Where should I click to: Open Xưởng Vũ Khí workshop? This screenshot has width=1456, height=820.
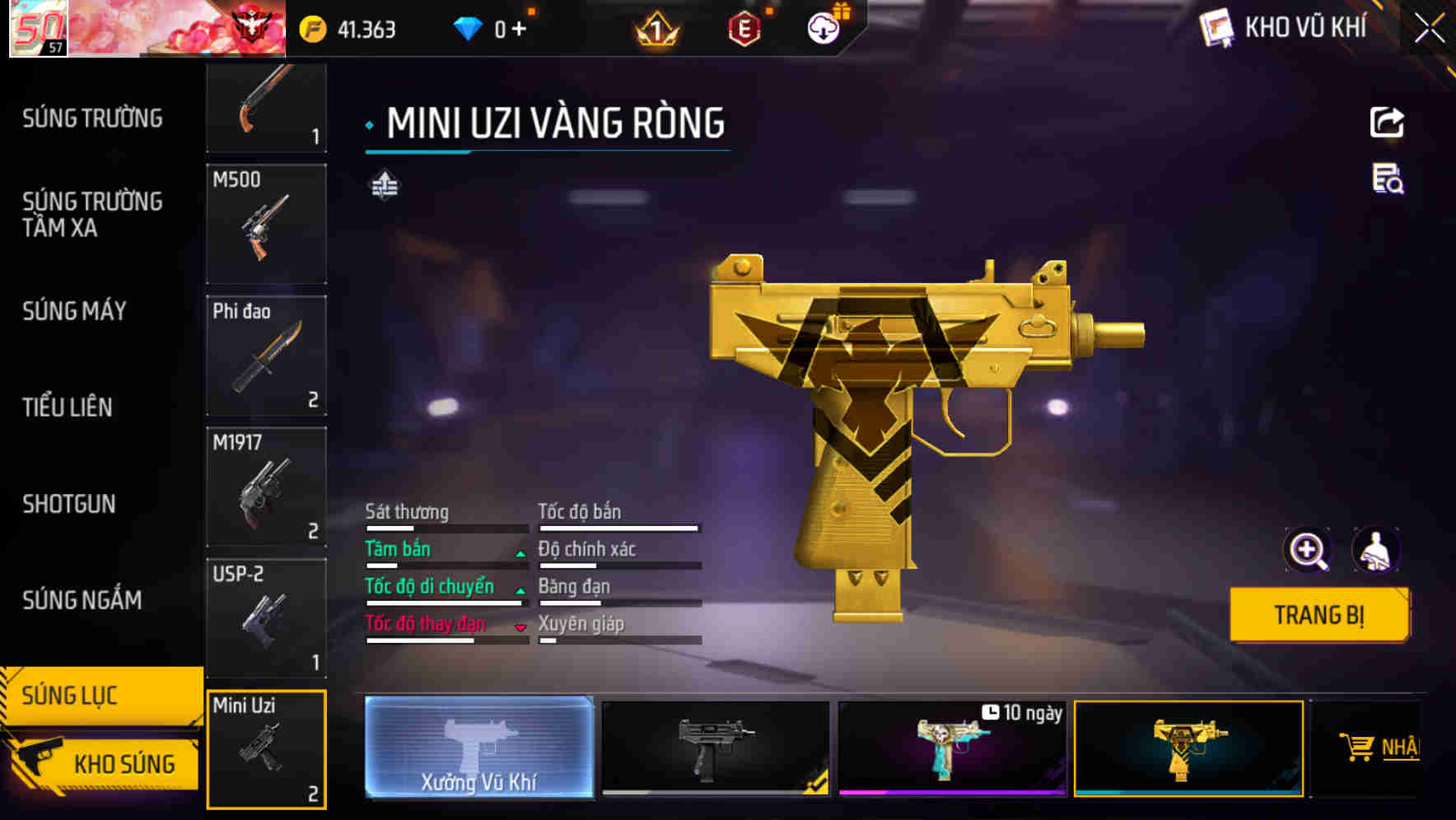click(x=478, y=750)
